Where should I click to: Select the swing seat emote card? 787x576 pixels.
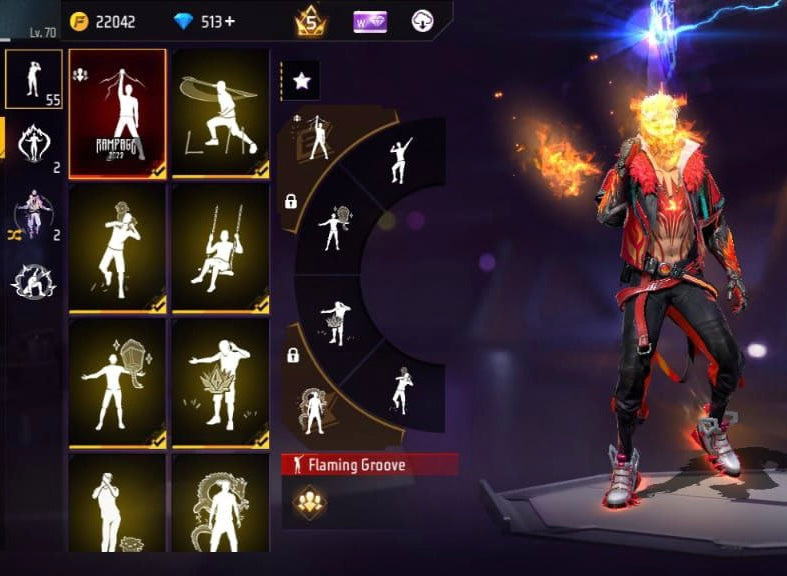click(220, 246)
